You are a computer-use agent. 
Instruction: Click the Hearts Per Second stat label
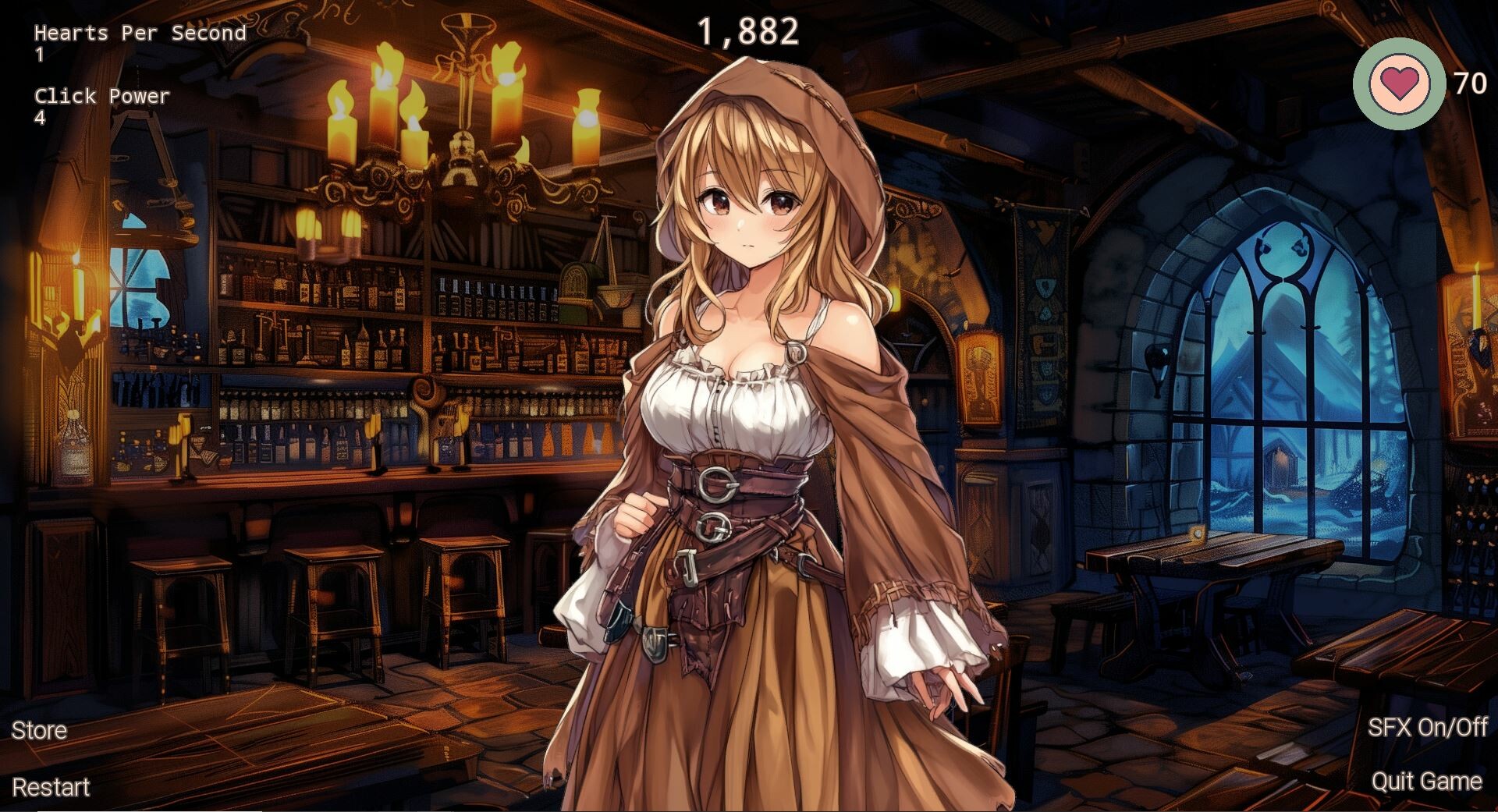[x=139, y=33]
